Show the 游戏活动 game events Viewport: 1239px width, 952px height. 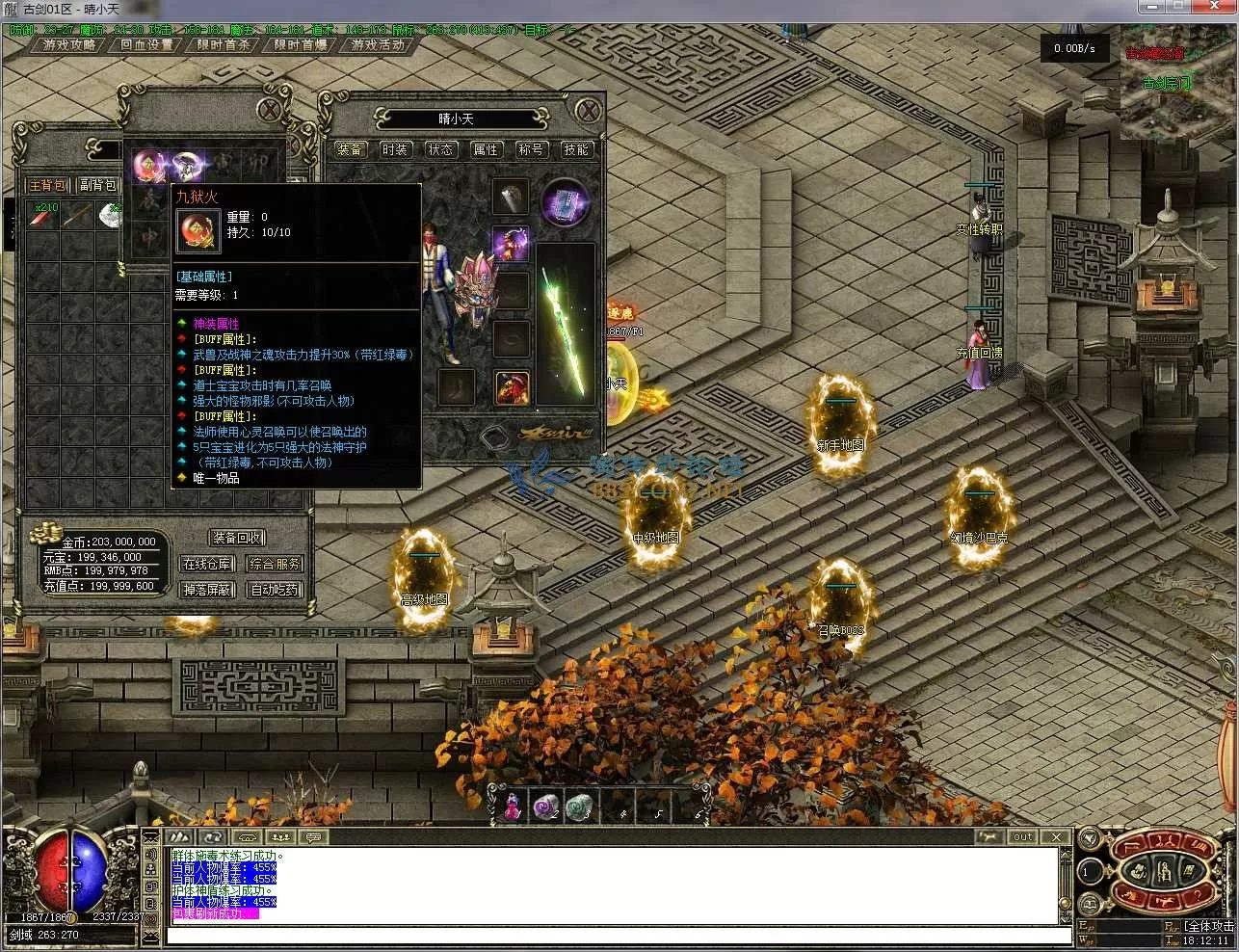(378, 45)
